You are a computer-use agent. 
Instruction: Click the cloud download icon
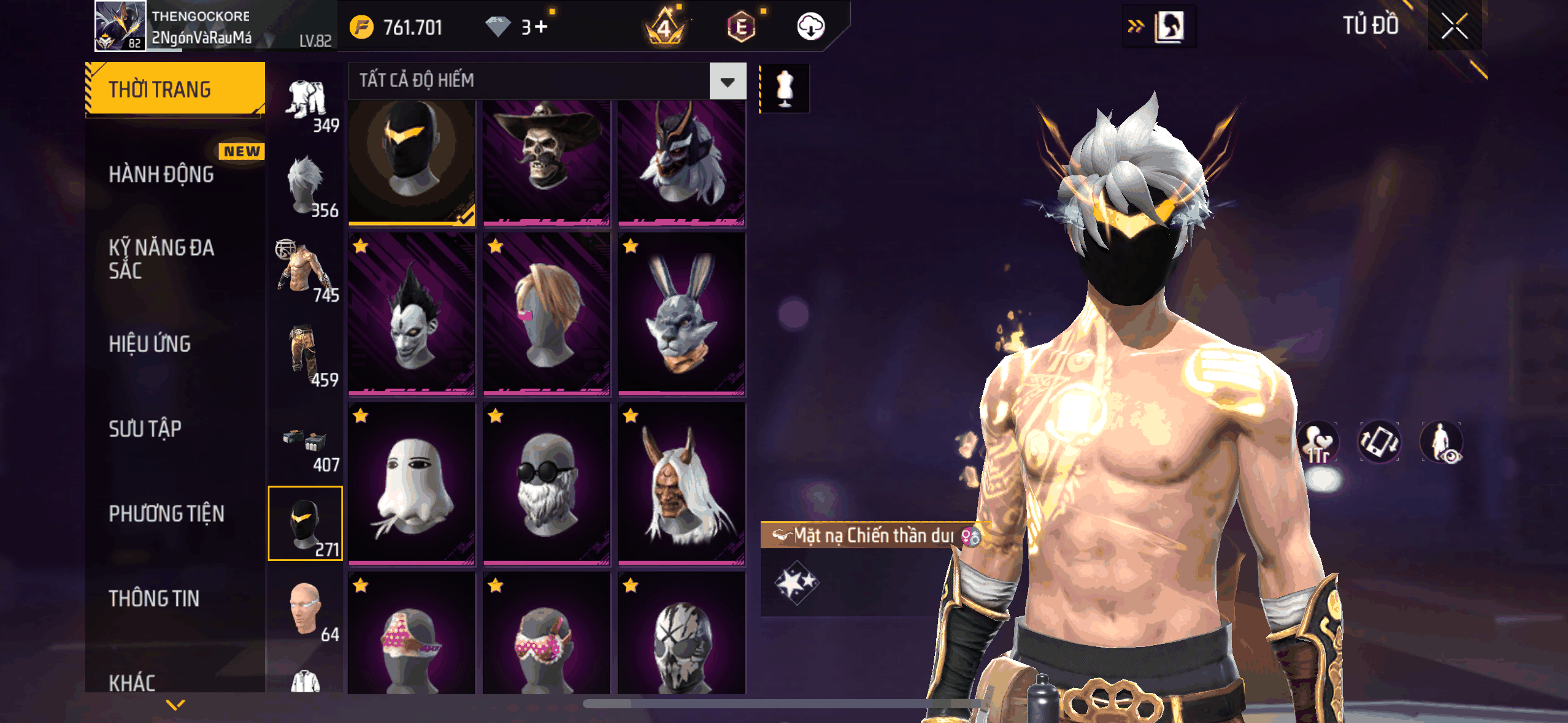[x=810, y=27]
